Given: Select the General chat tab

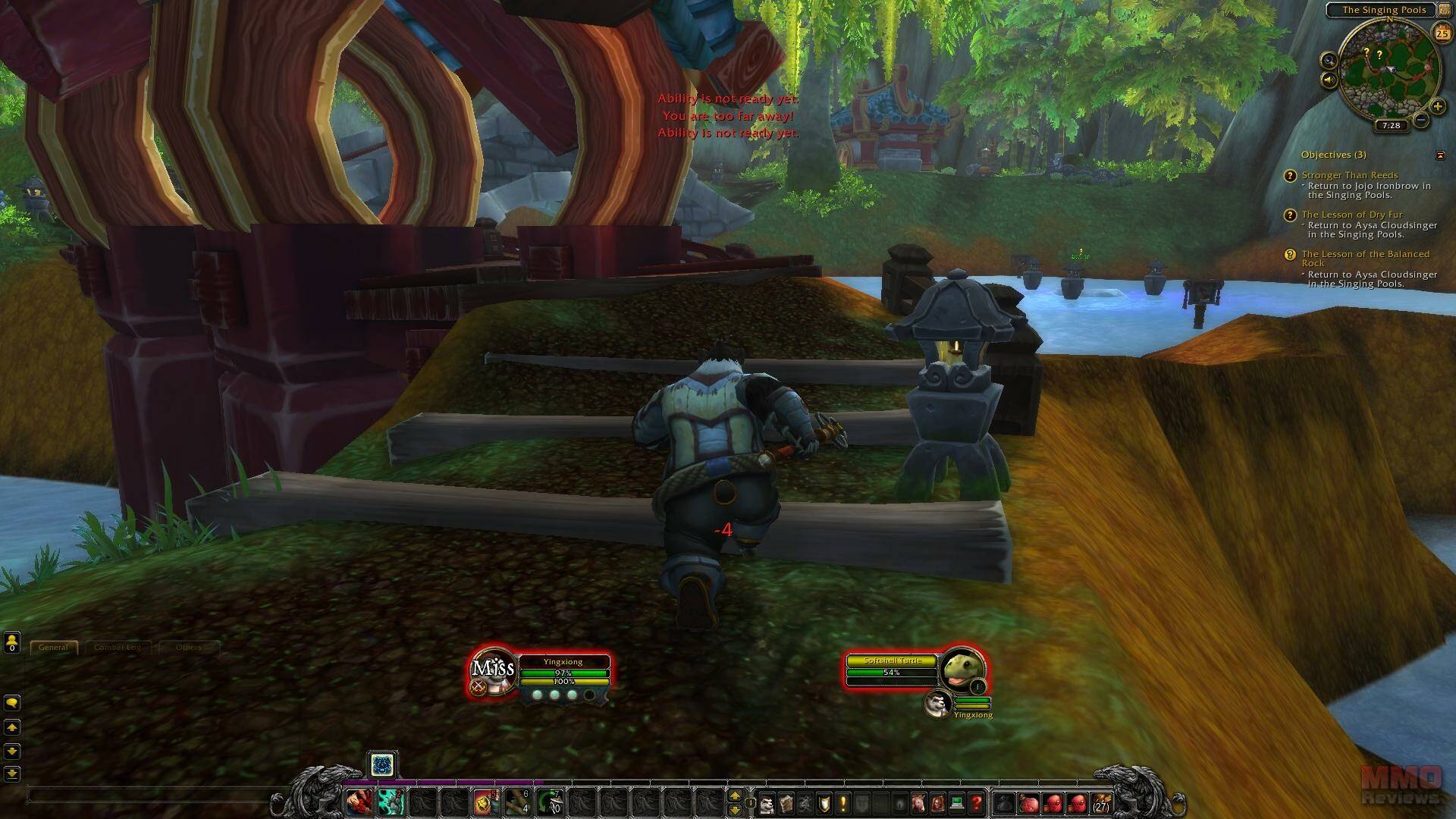Looking at the screenshot, I should click(54, 648).
